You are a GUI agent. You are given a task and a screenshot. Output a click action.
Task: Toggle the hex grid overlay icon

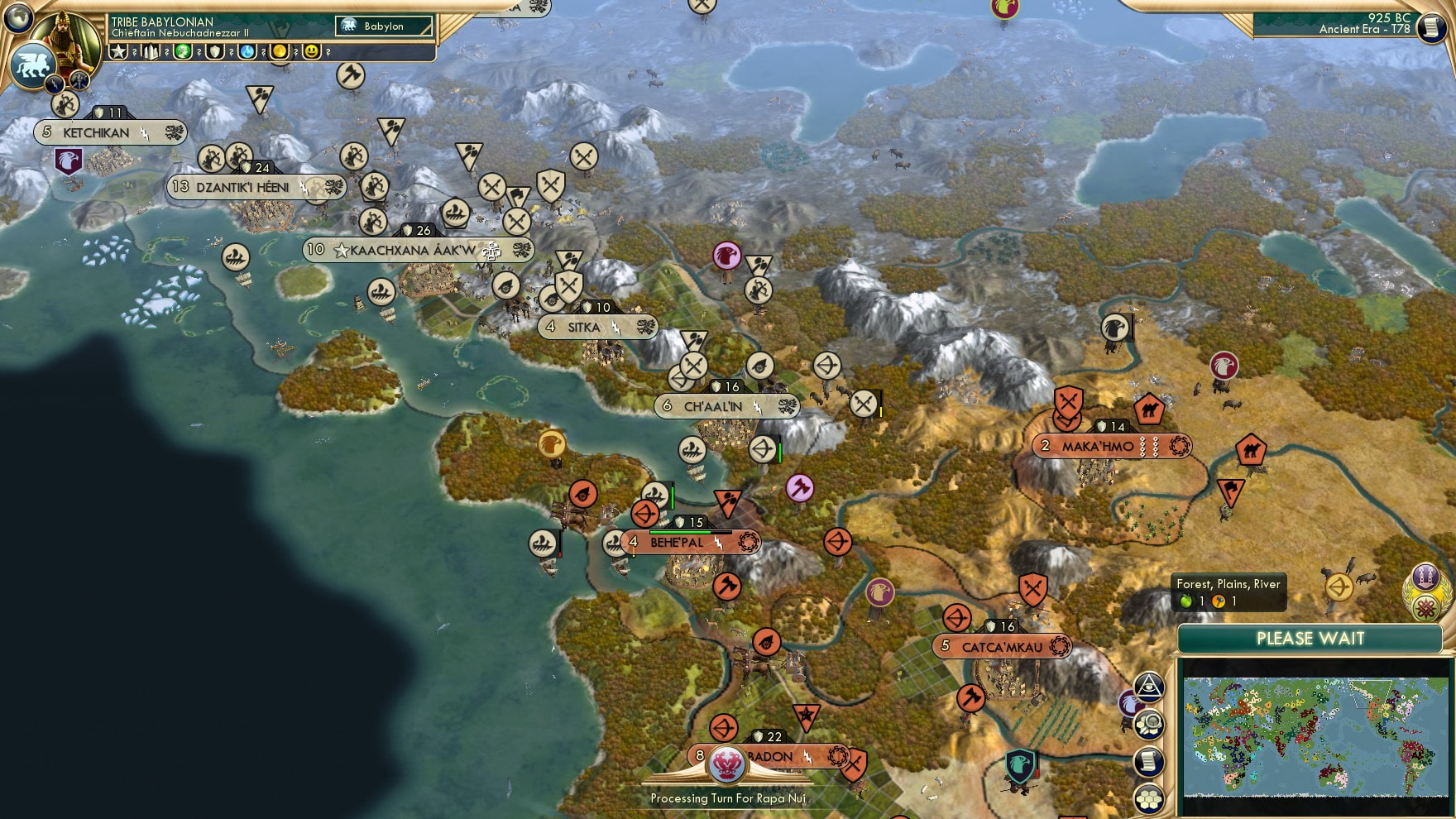tap(1147, 798)
